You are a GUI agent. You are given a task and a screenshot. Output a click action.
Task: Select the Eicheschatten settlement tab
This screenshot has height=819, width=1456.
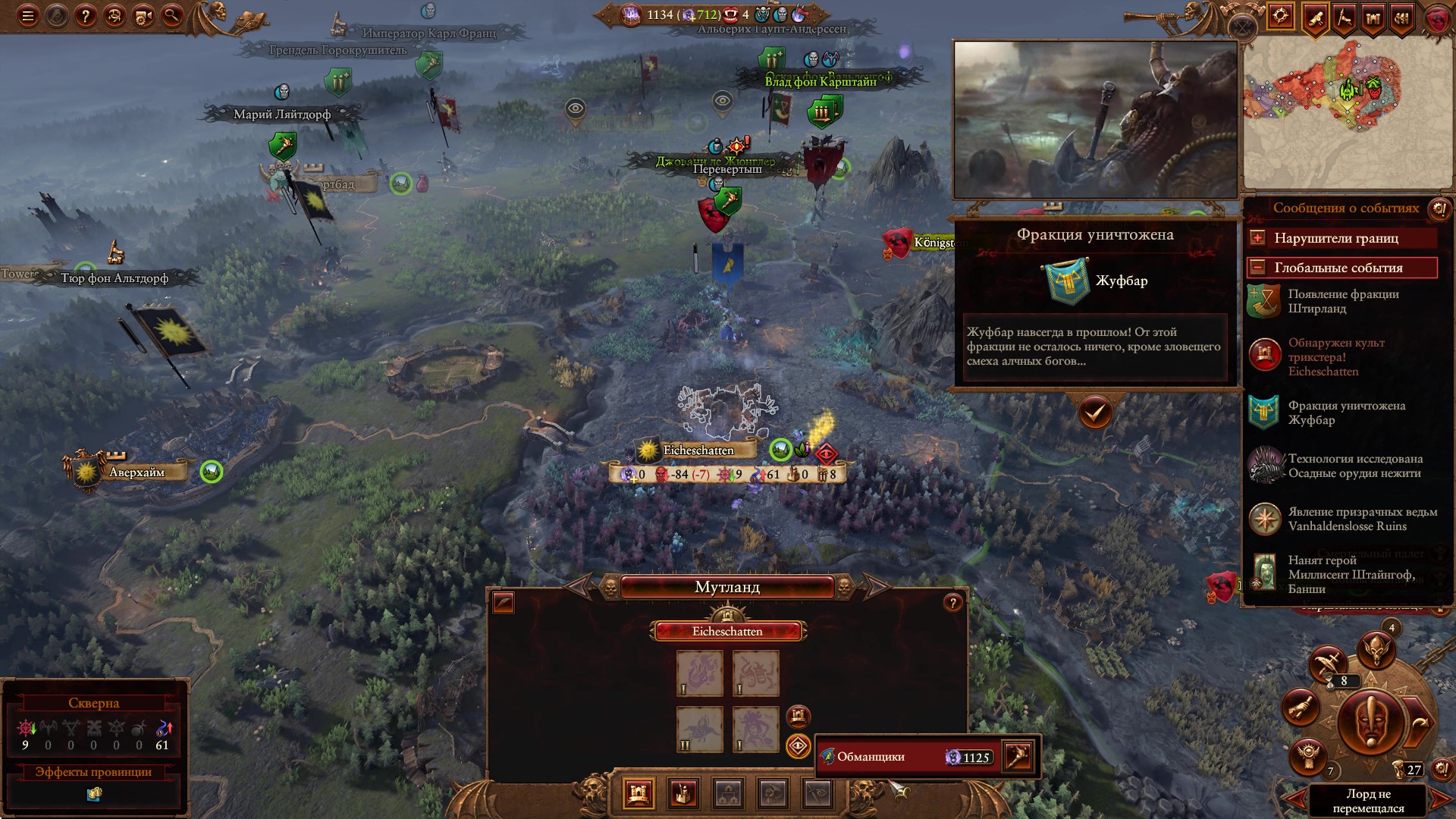tap(727, 632)
